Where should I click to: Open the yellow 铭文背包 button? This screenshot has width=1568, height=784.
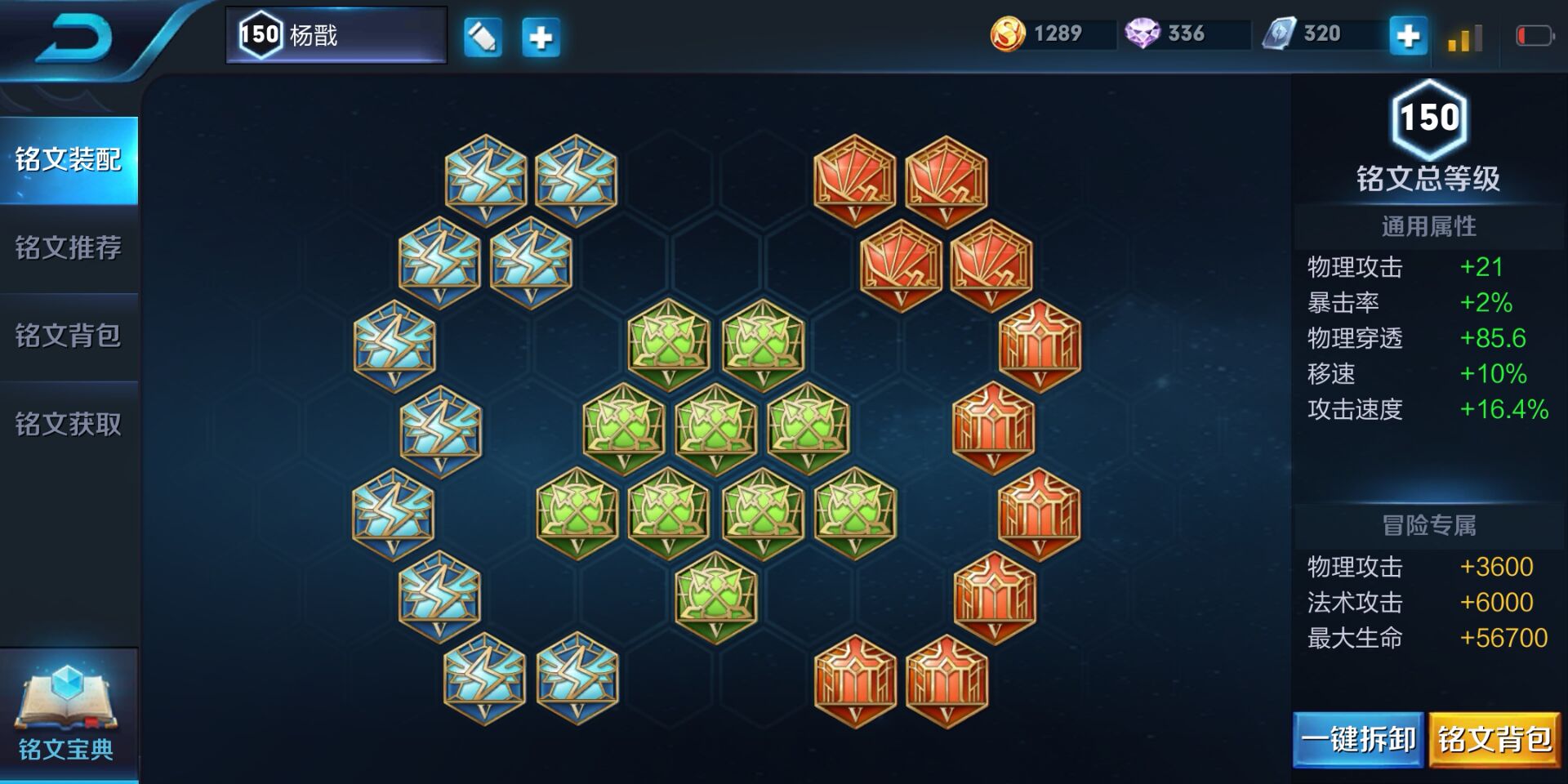(x=1494, y=740)
